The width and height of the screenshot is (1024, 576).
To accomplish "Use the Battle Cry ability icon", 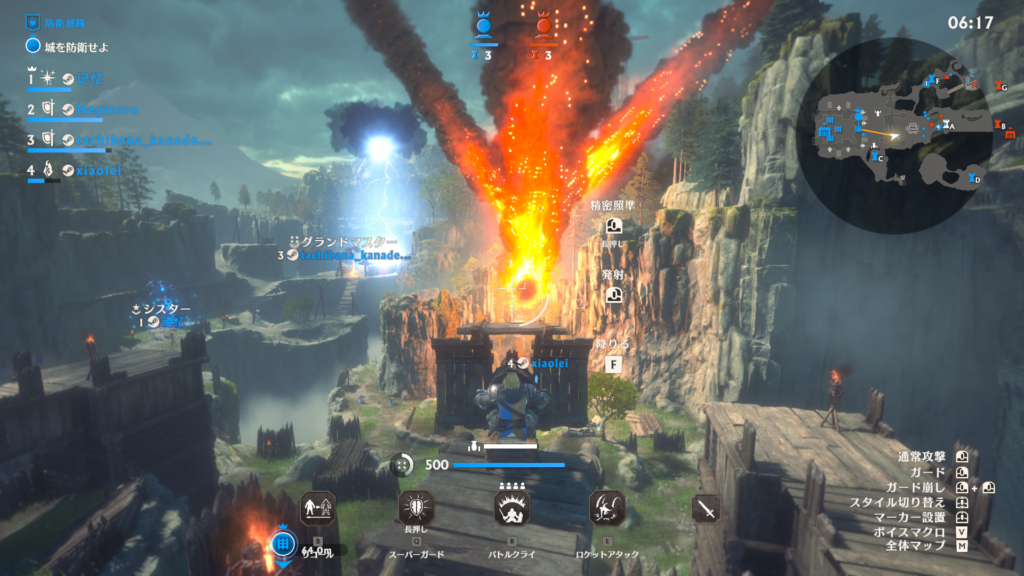I will coord(511,509).
